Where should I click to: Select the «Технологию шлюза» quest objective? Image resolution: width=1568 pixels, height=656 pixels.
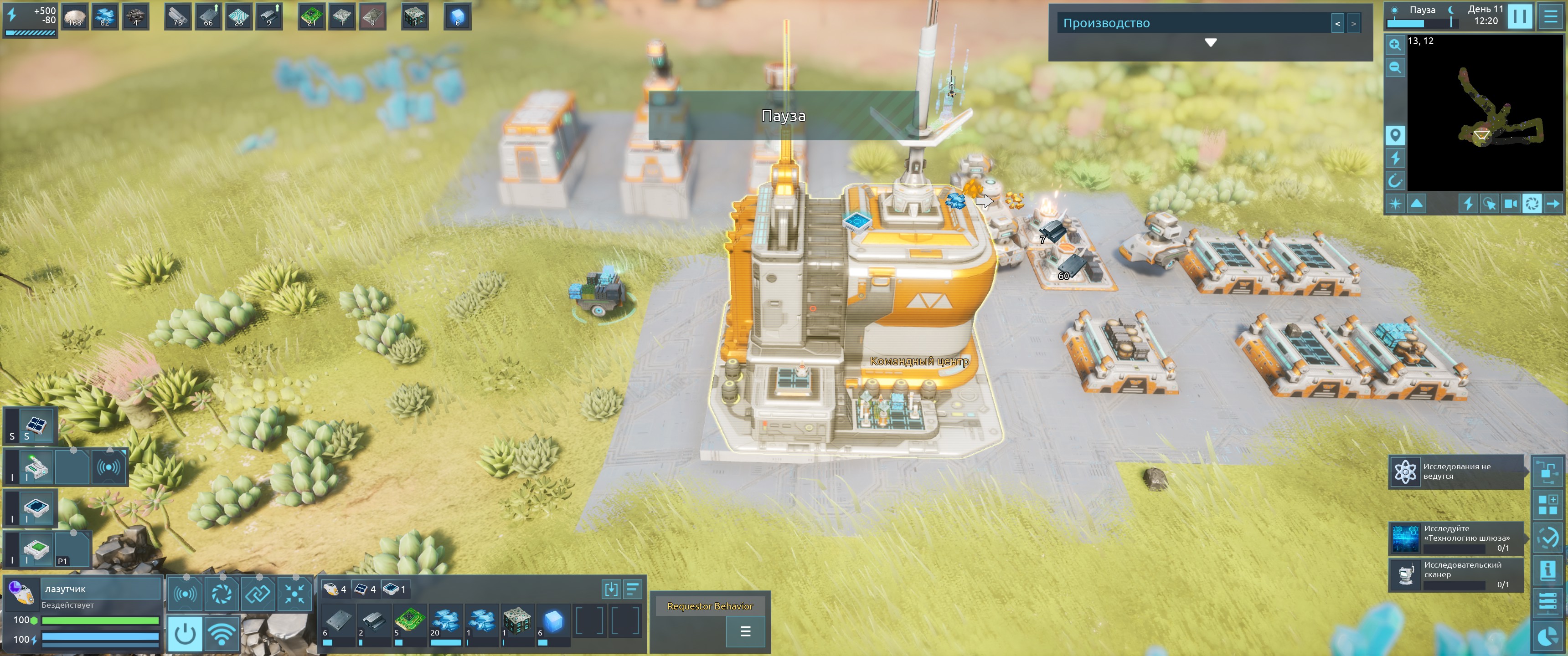pos(1456,538)
